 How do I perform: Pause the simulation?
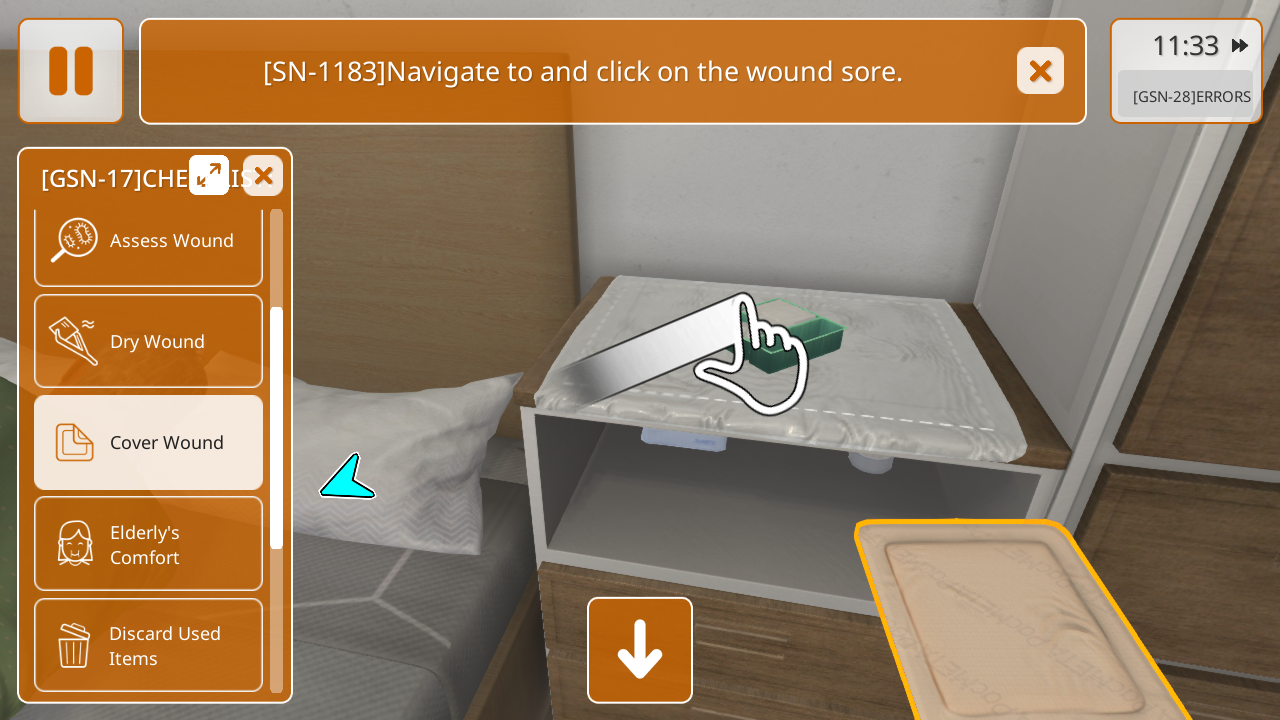point(71,71)
